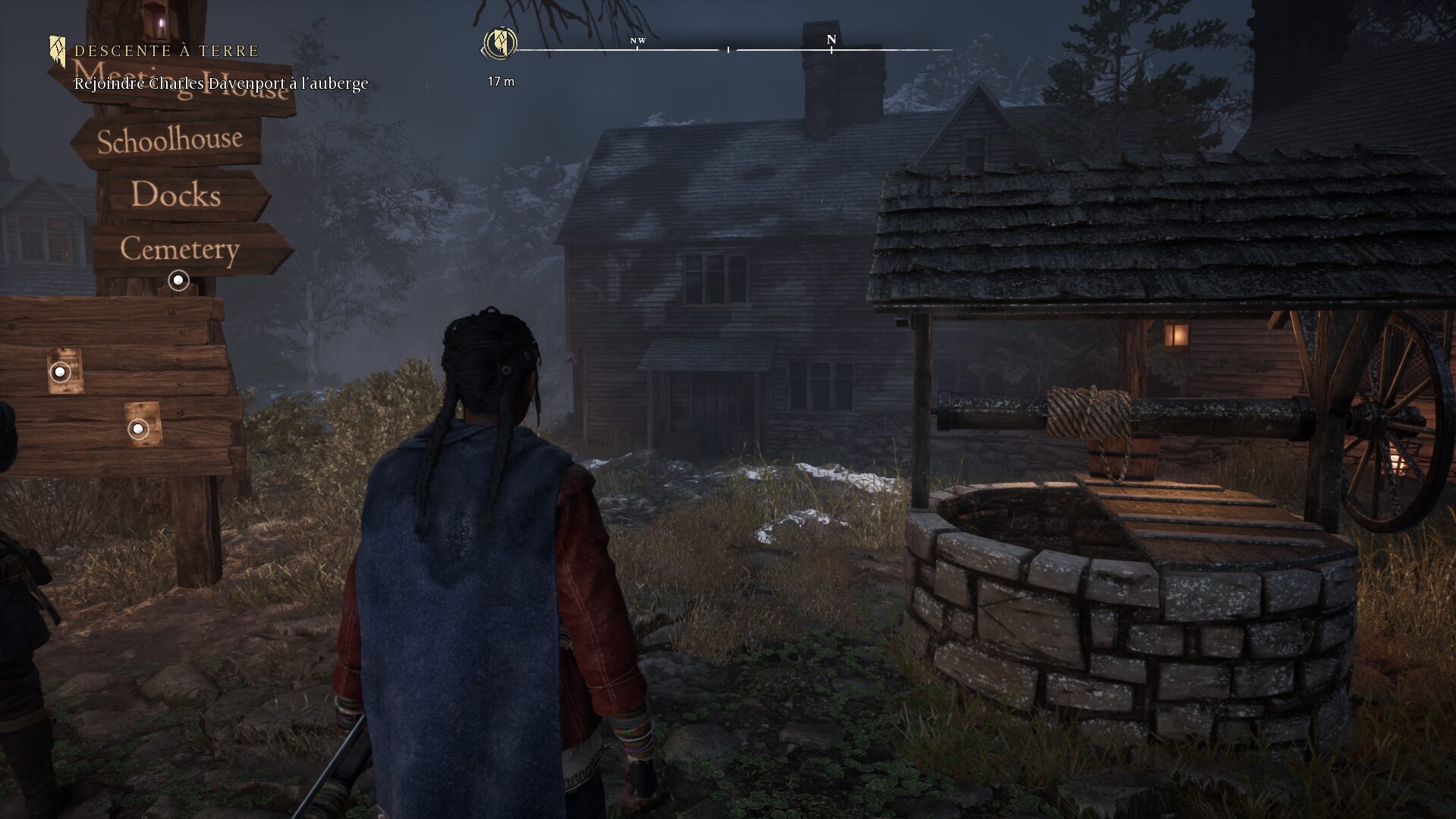This screenshot has height=819, width=1456.
Task: Choose the interaction dot on the lower posted notice
Action: 138,429
